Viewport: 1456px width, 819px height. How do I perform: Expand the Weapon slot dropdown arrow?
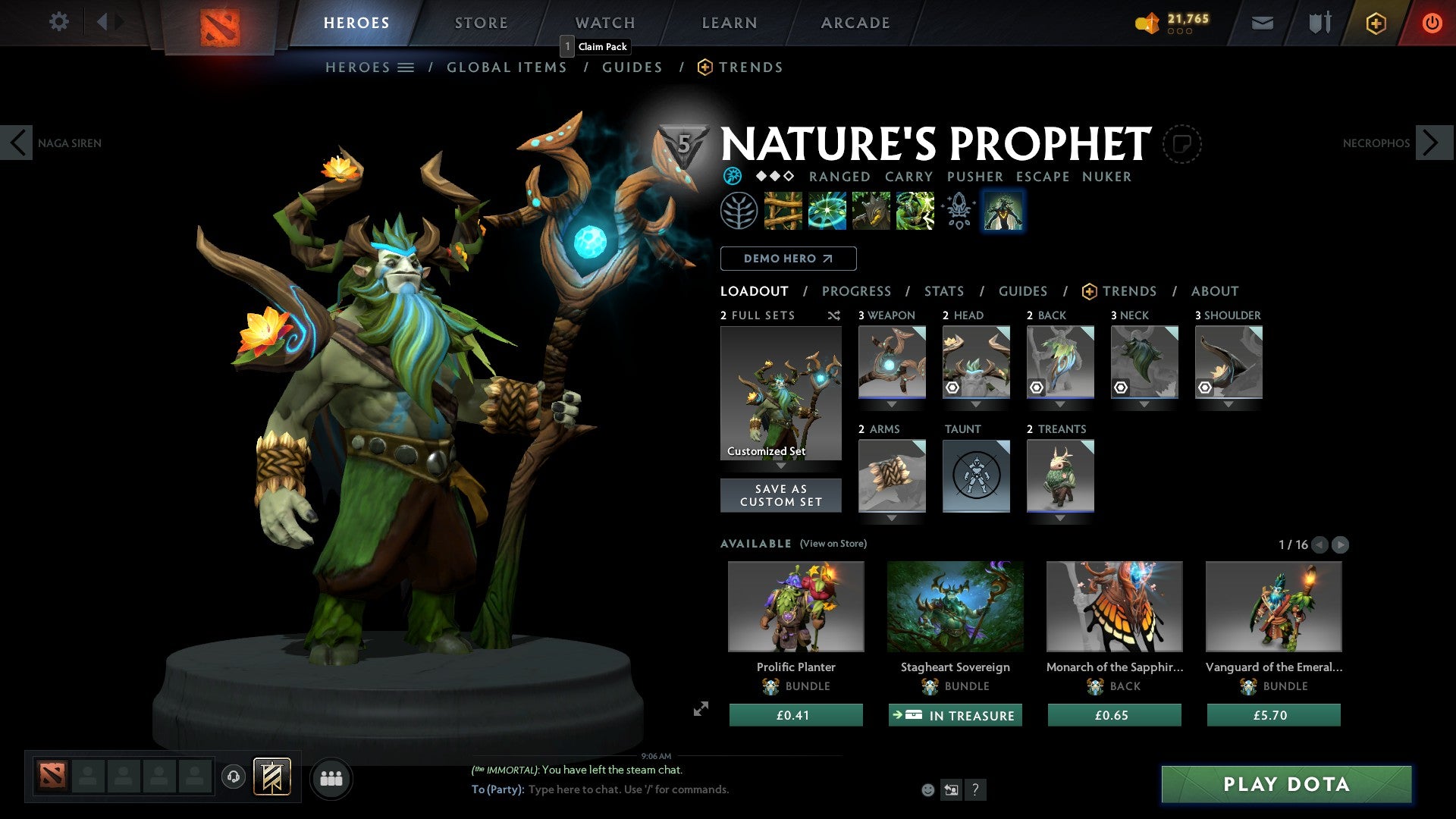pyautogui.click(x=892, y=404)
